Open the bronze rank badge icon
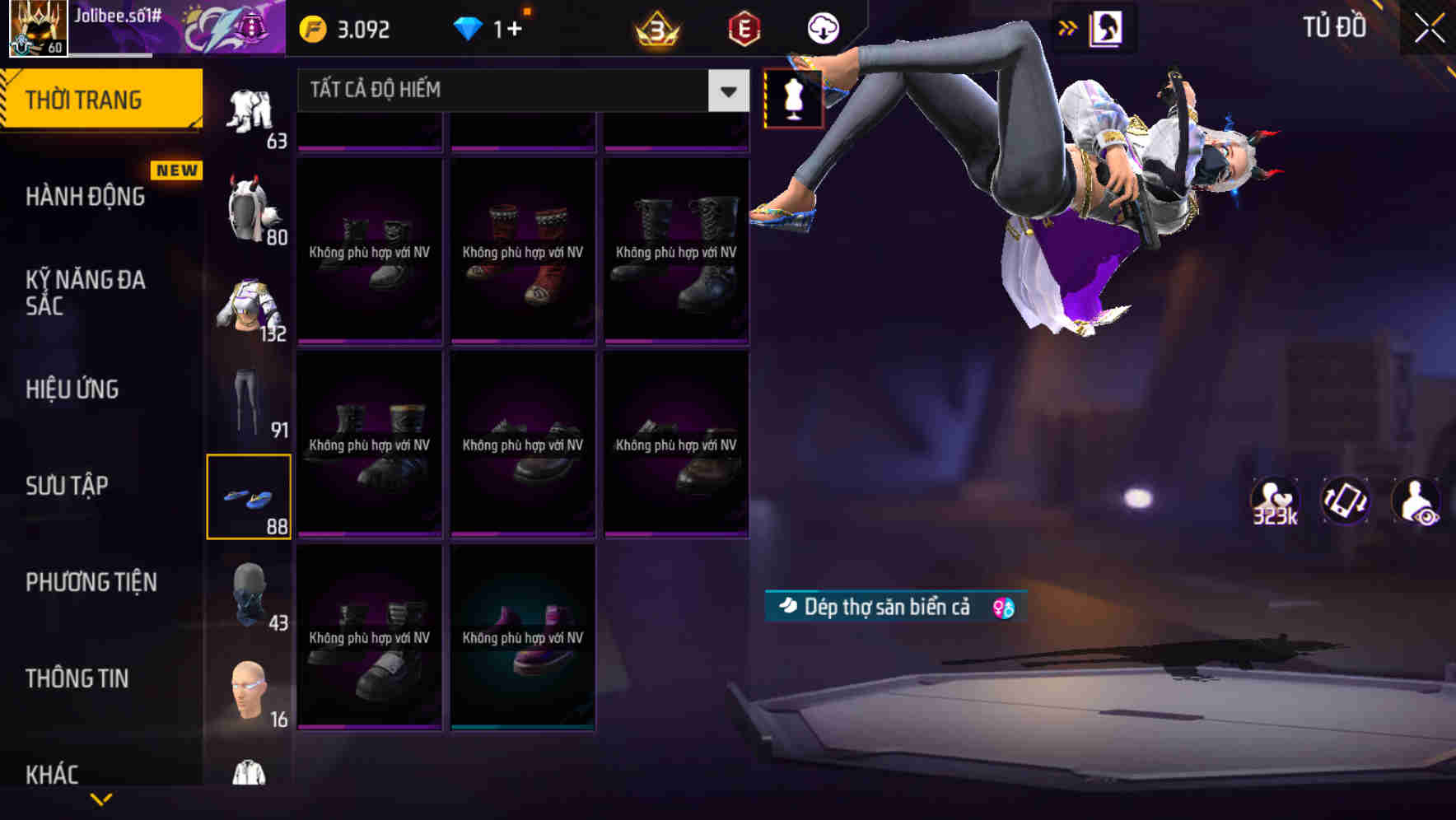 click(656, 28)
